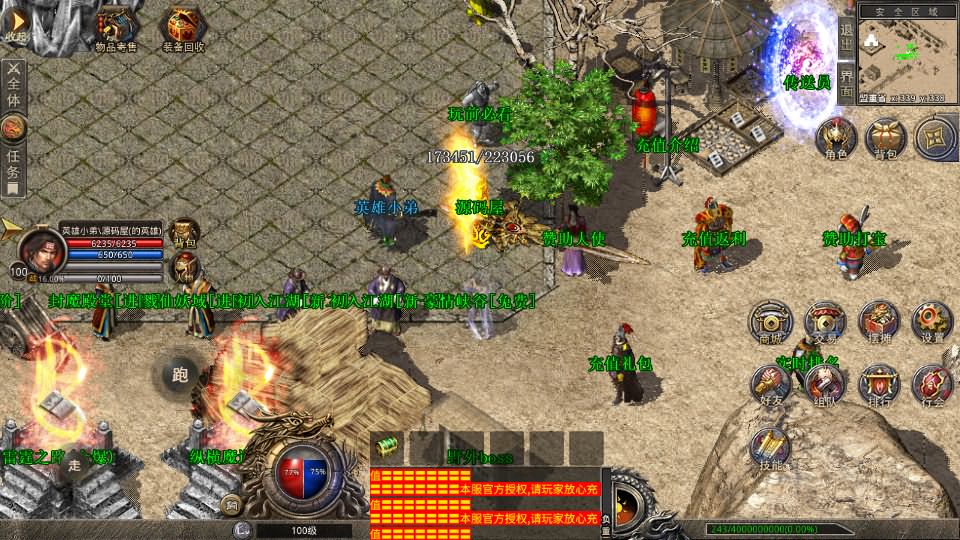Open the 行会 guild menu
The width and height of the screenshot is (960, 540).
(x=932, y=385)
